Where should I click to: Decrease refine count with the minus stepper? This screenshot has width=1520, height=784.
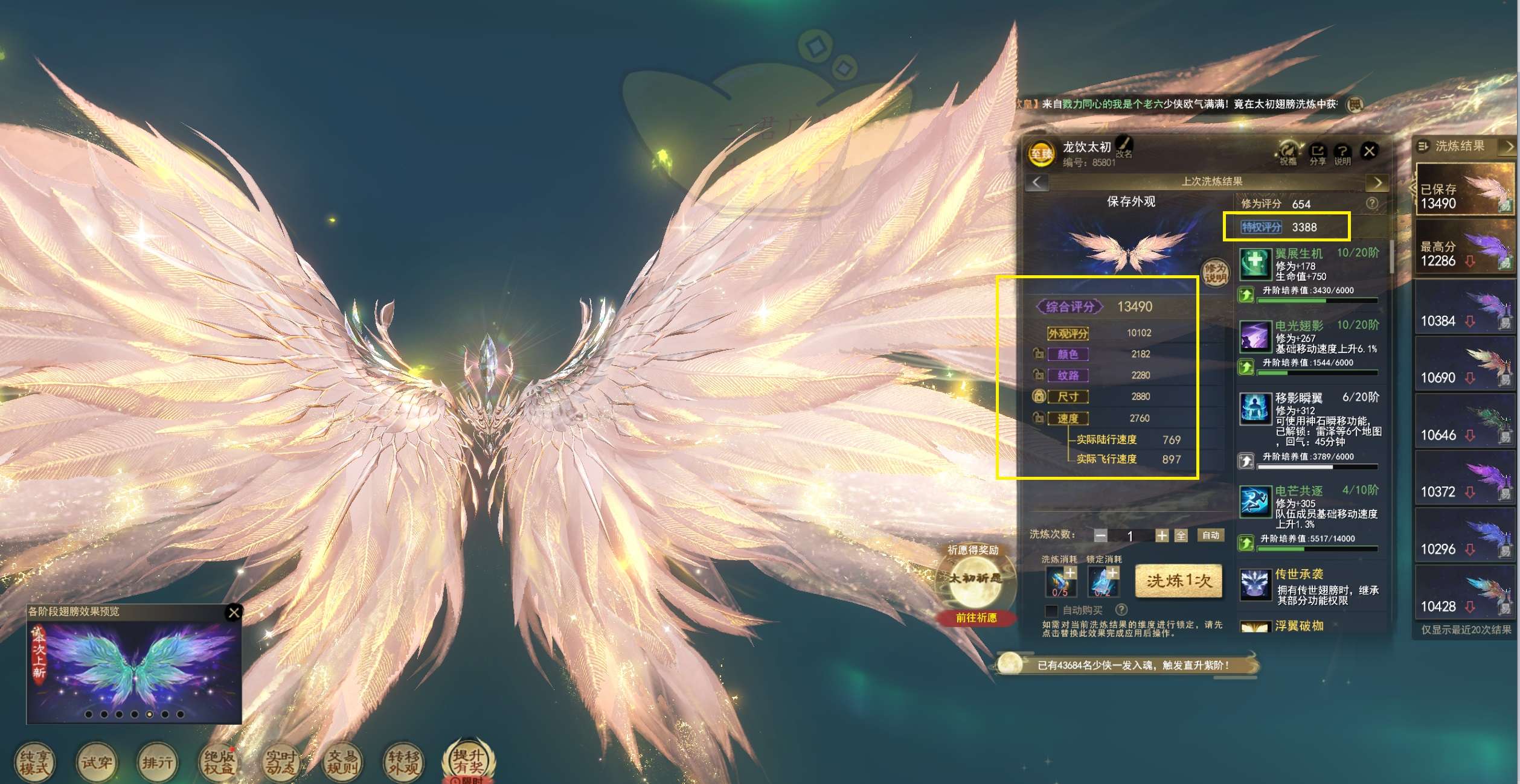[x=1100, y=535]
